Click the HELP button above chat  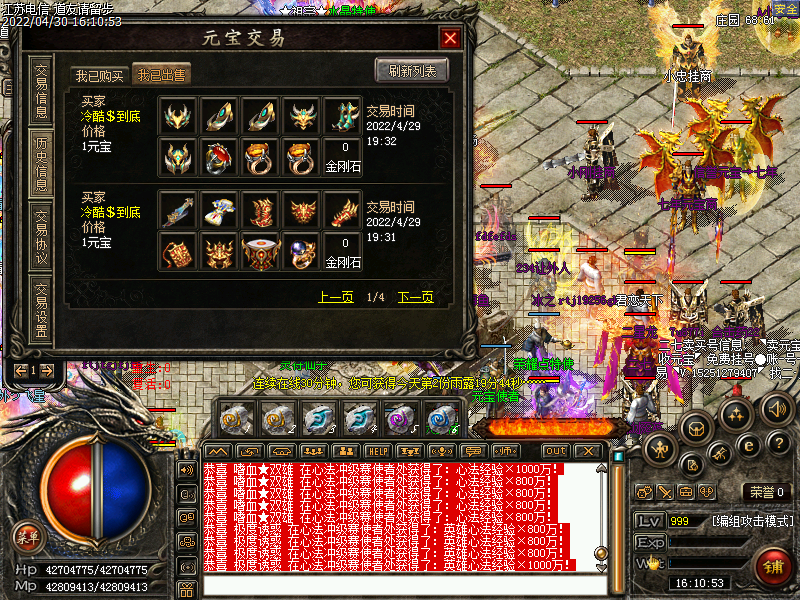tap(377, 451)
